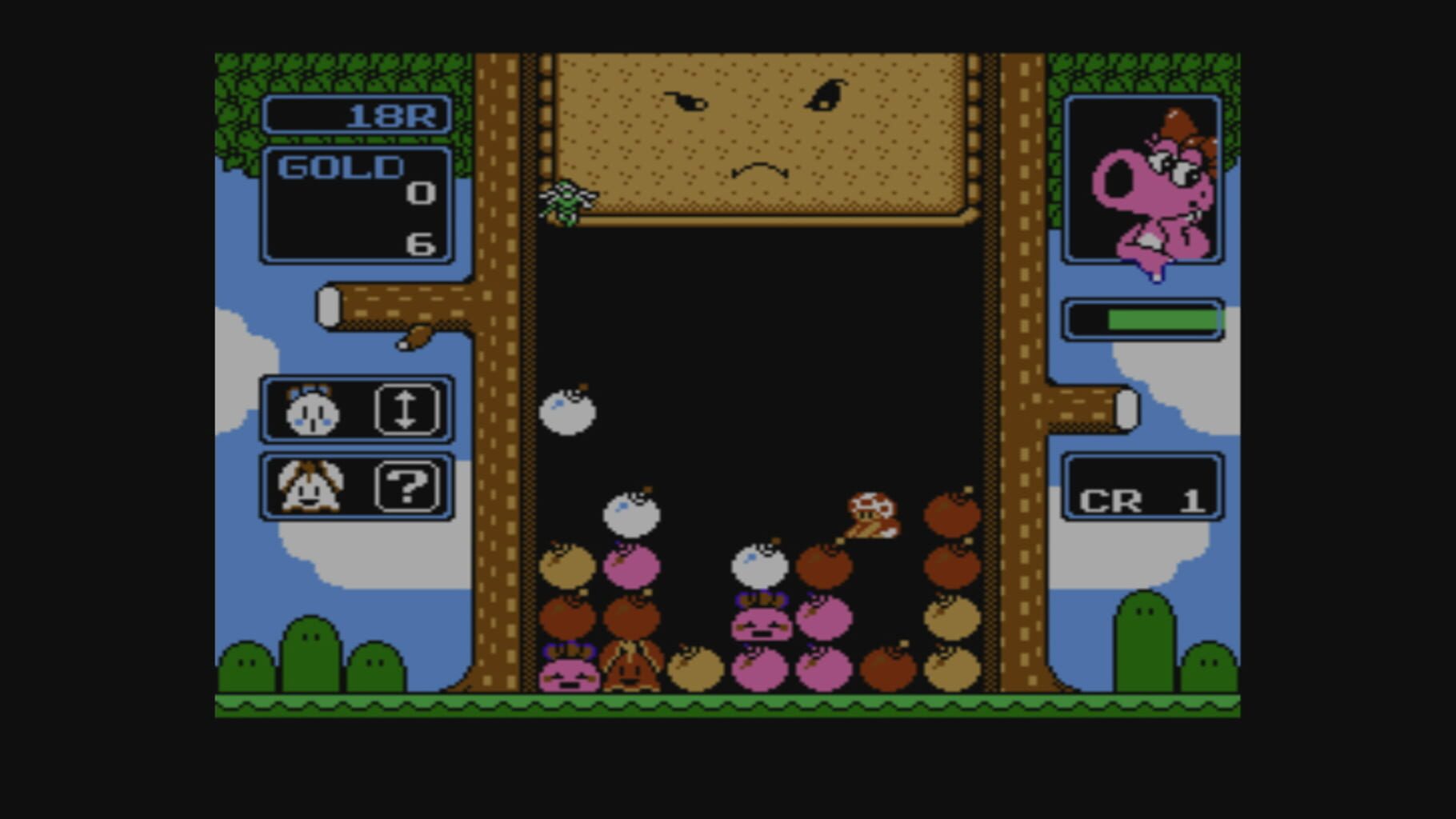Viewport: 1456px width, 819px height.
Task: Toggle the 18R round indicator panel
Action: pyautogui.click(x=358, y=116)
